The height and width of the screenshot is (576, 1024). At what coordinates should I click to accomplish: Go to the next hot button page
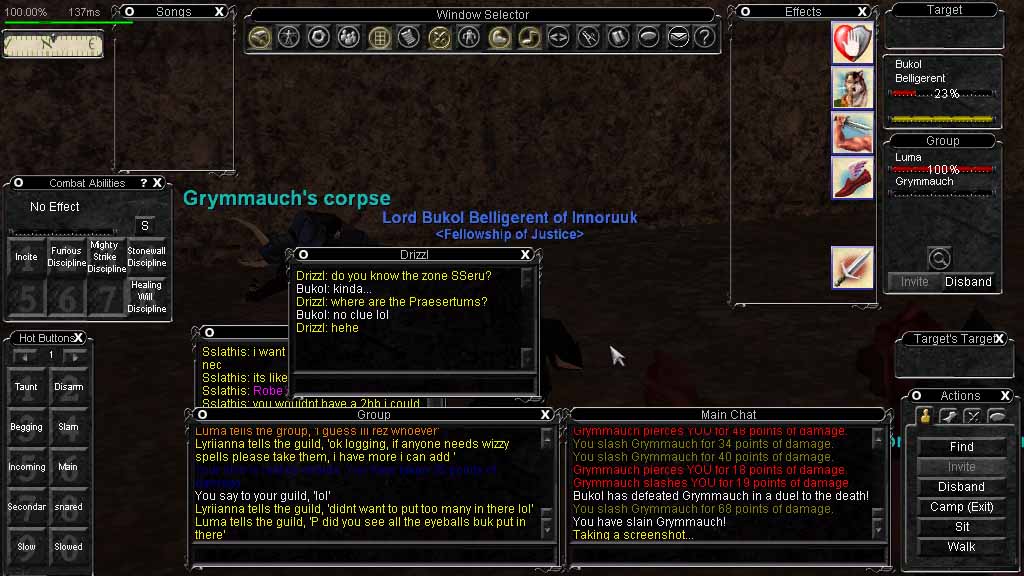click(x=76, y=356)
